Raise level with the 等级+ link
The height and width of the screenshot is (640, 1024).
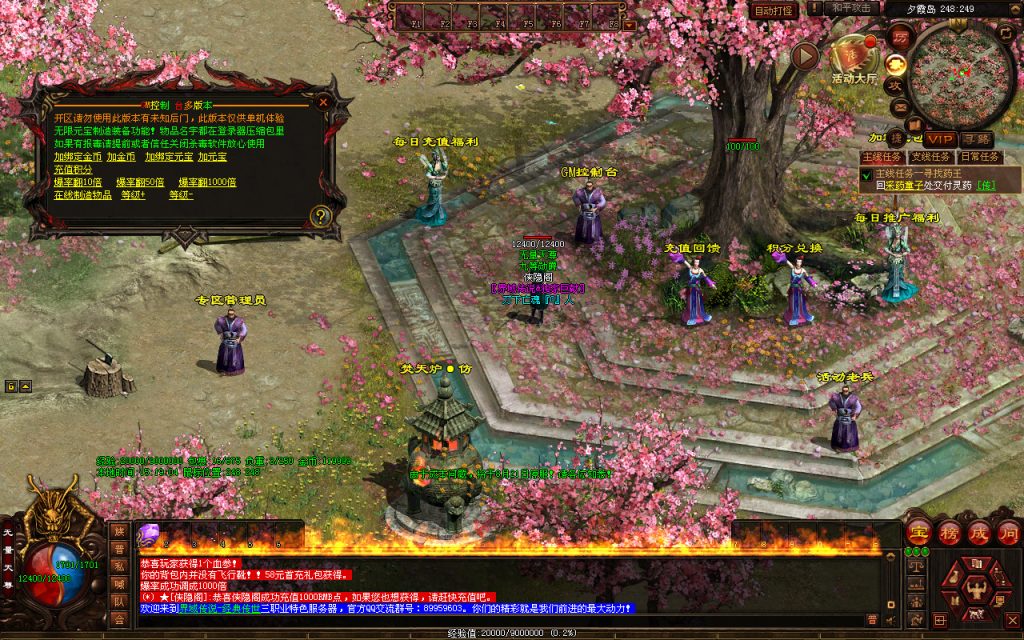click(x=133, y=195)
